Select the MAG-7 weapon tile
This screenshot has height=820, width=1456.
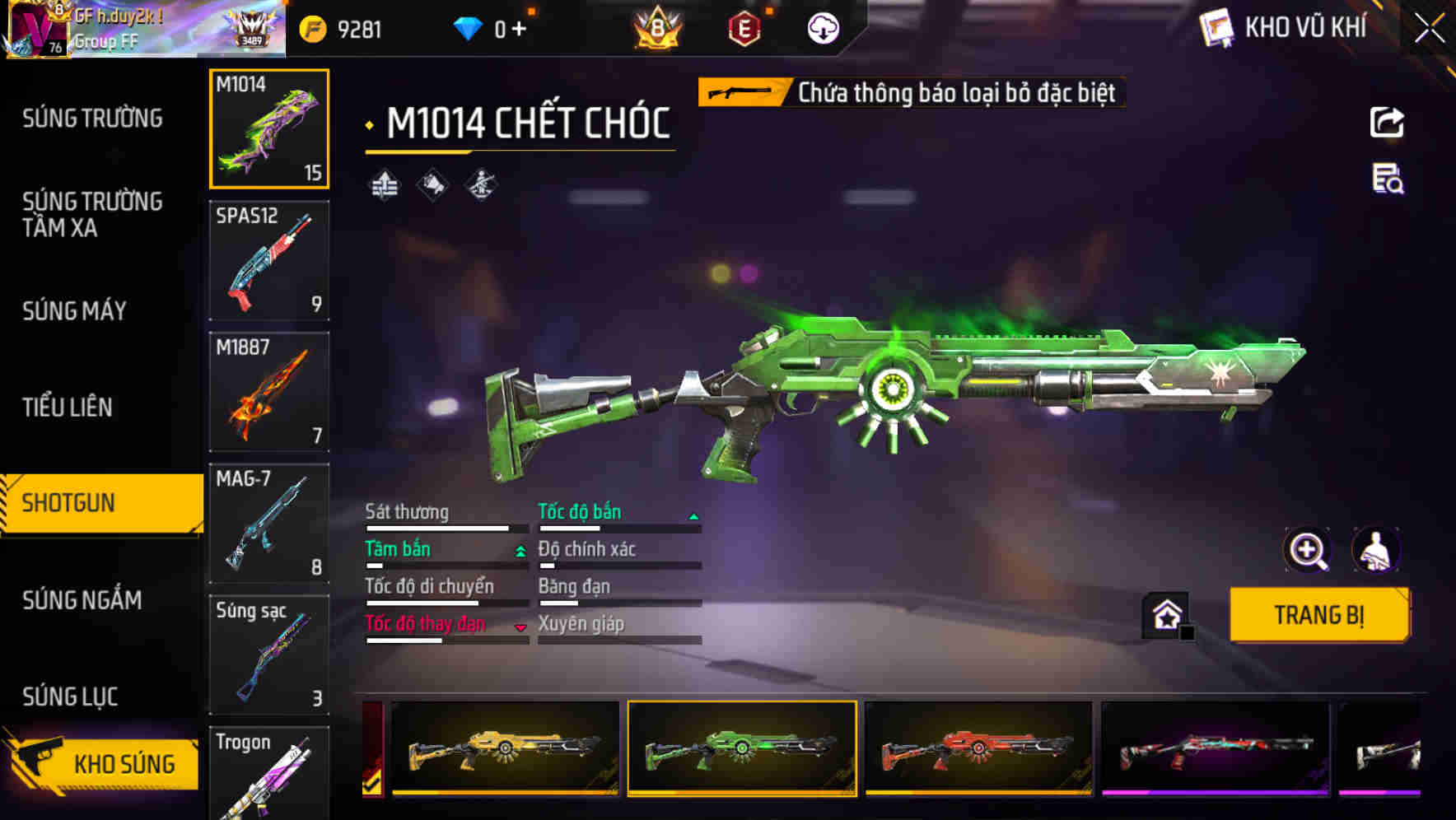269,523
